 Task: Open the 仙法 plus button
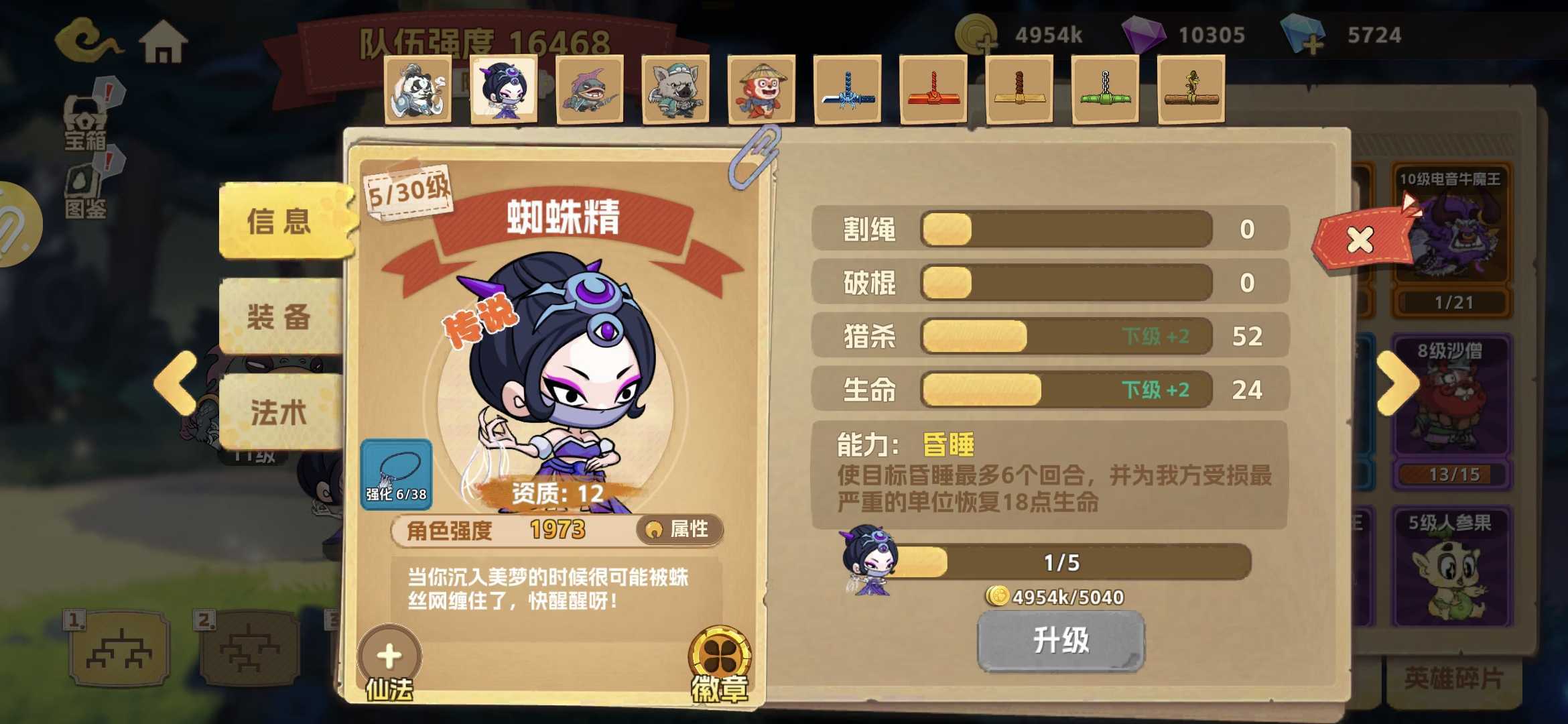pyautogui.click(x=389, y=657)
